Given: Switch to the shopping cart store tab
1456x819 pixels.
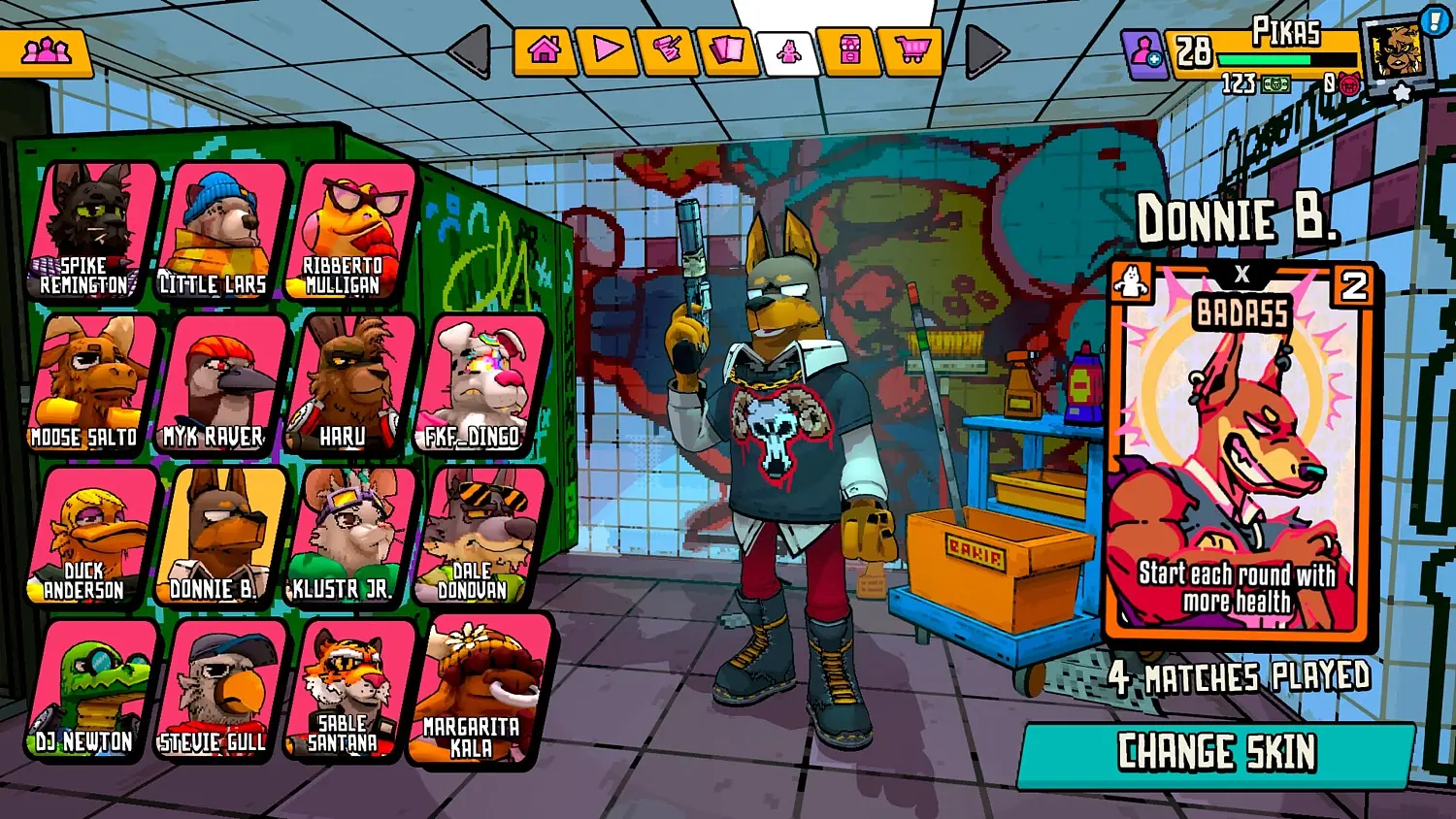Looking at the screenshot, I should pyautogui.click(x=910, y=50).
